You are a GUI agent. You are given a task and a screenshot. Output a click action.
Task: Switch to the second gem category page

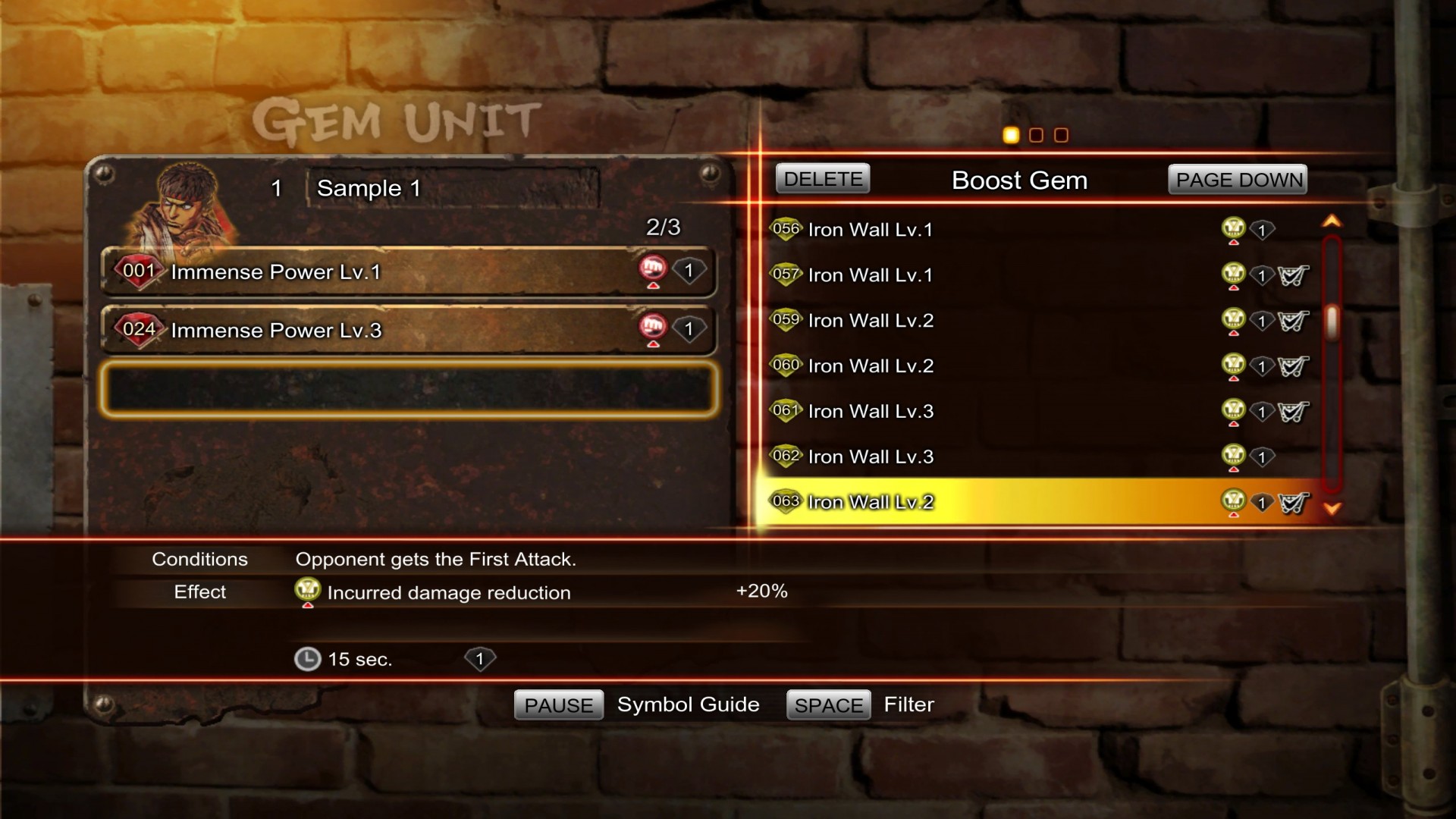[1036, 135]
